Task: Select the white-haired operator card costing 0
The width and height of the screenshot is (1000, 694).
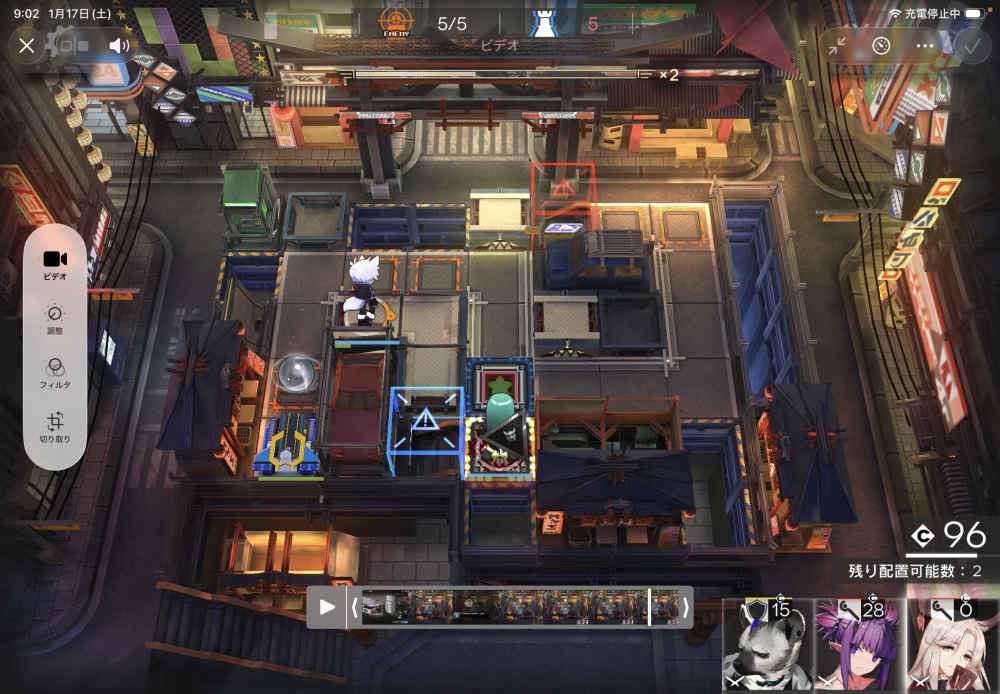Action: [x=951, y=643]
